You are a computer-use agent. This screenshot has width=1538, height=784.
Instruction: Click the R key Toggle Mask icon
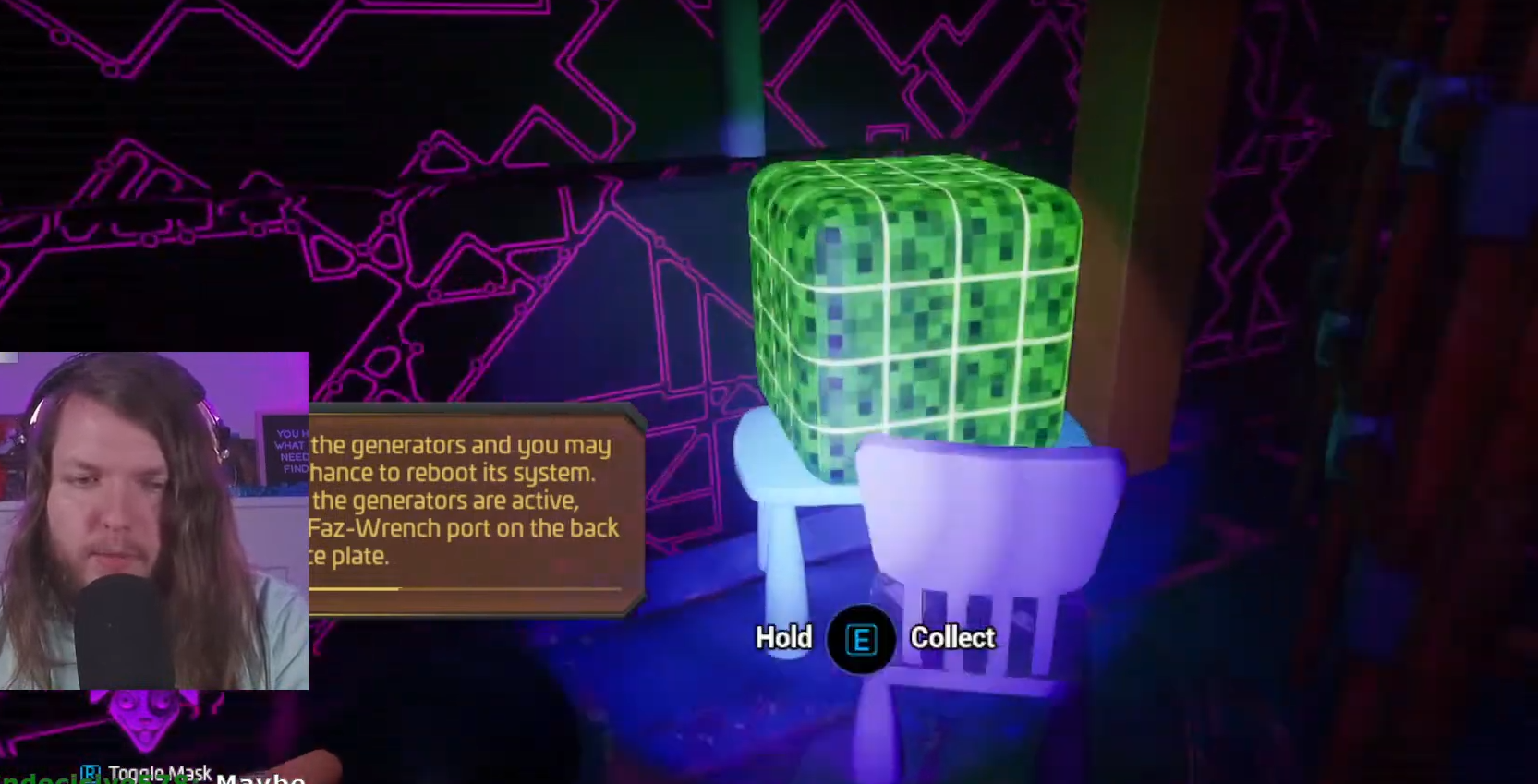92,770
